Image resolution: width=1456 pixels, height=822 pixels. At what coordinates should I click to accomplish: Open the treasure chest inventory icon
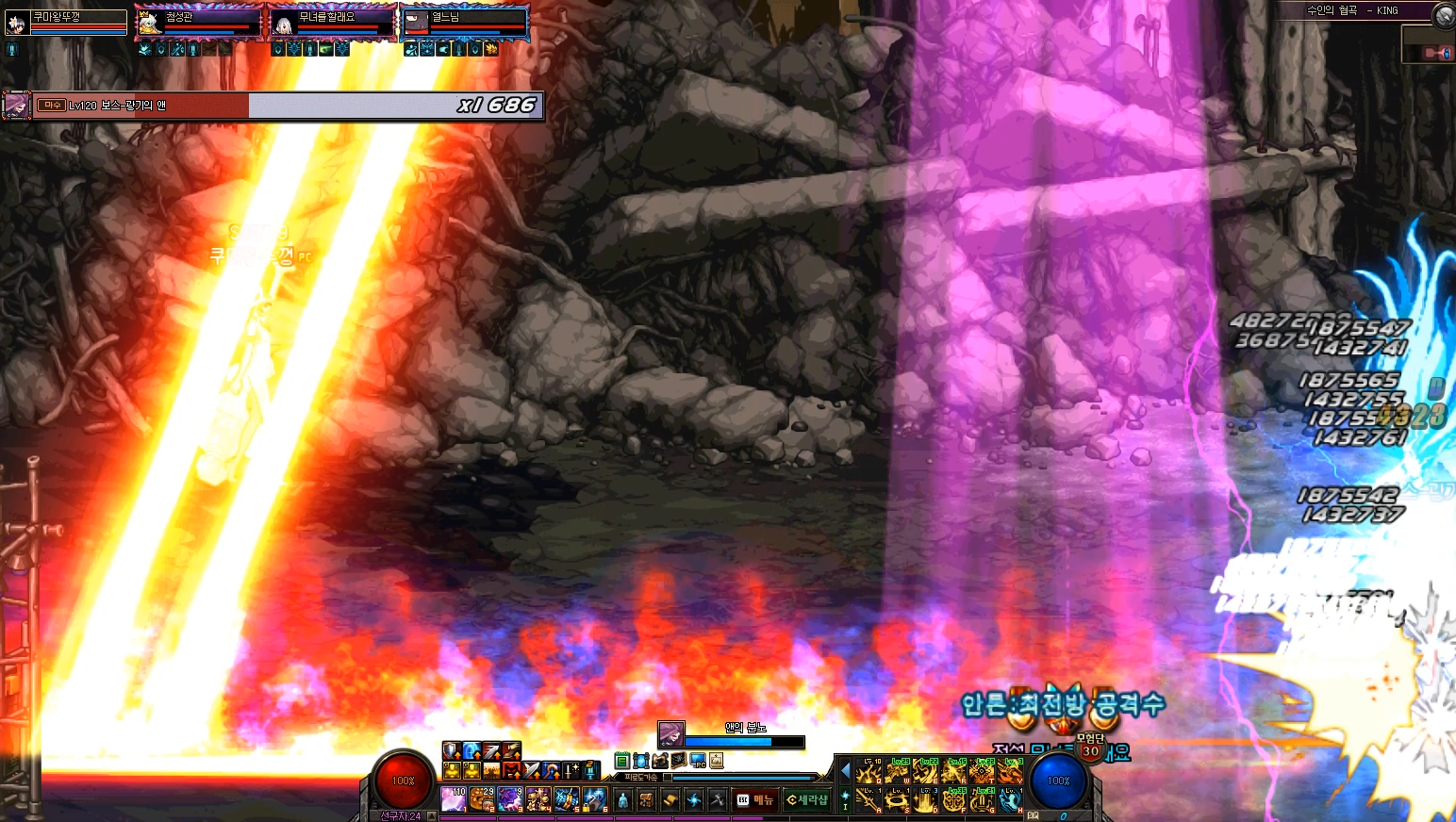pyautogui.click(x=646, y=800)
